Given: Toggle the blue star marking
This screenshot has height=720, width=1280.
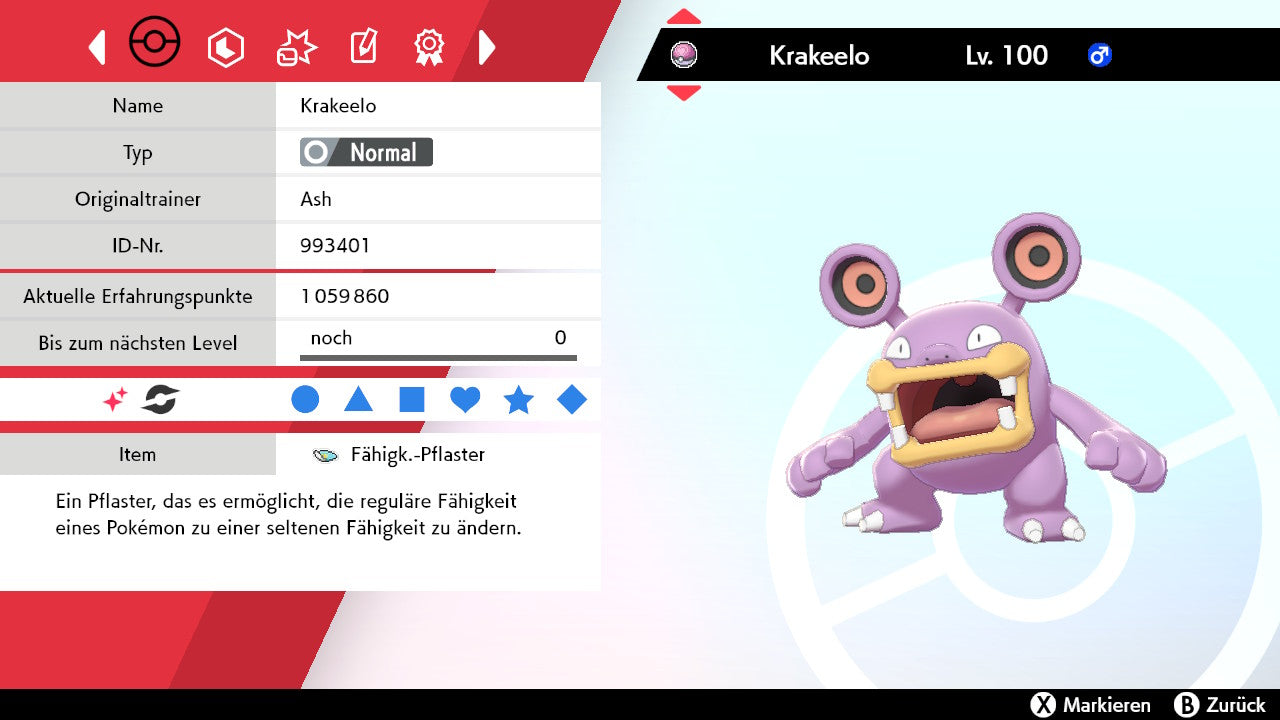Looking at the screenshot, I should (x=518, y=400).
